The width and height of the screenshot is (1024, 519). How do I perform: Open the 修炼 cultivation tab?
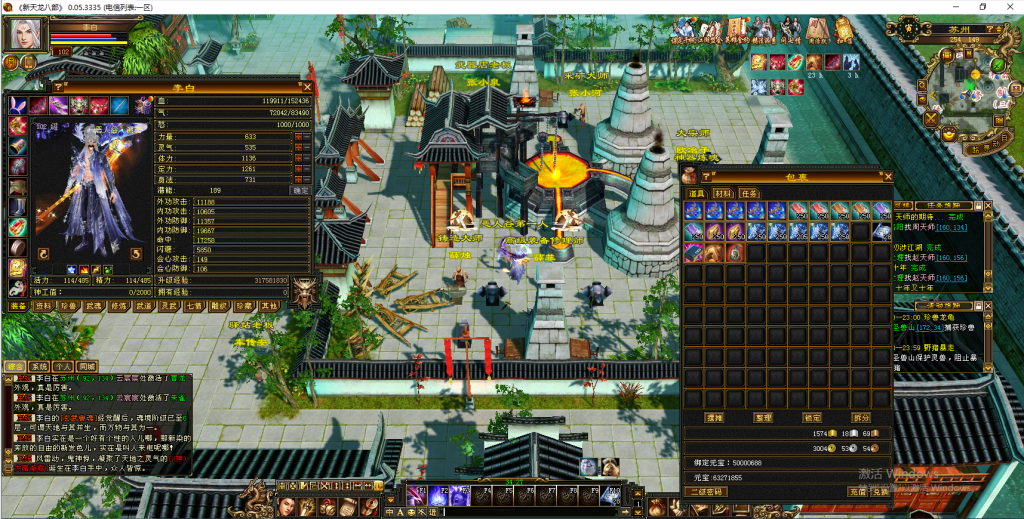[x=118, y=305]
